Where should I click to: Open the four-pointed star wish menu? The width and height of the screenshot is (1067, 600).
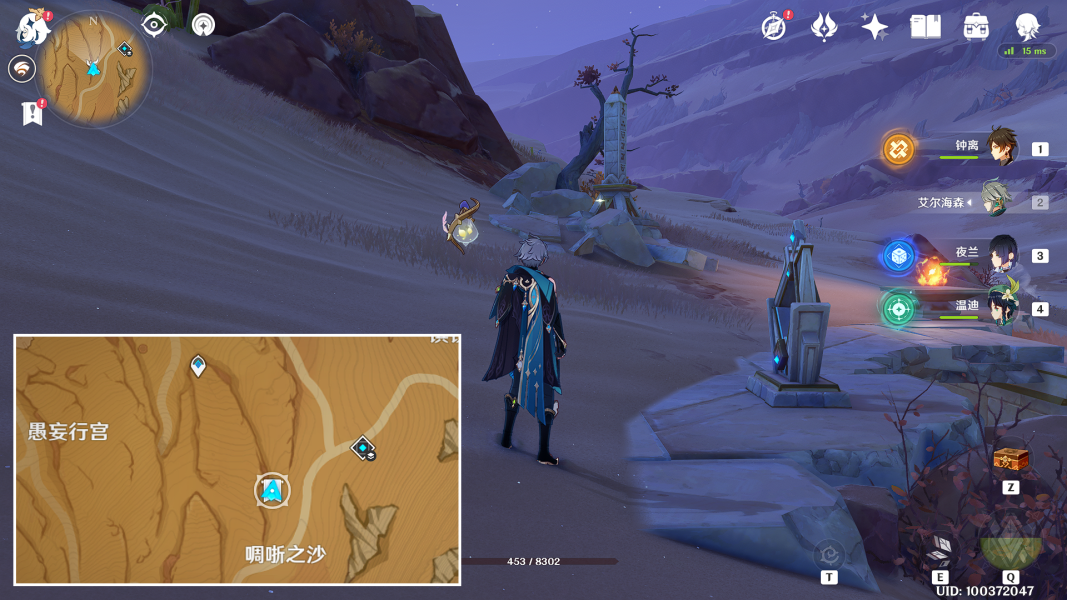click(875, 27)
